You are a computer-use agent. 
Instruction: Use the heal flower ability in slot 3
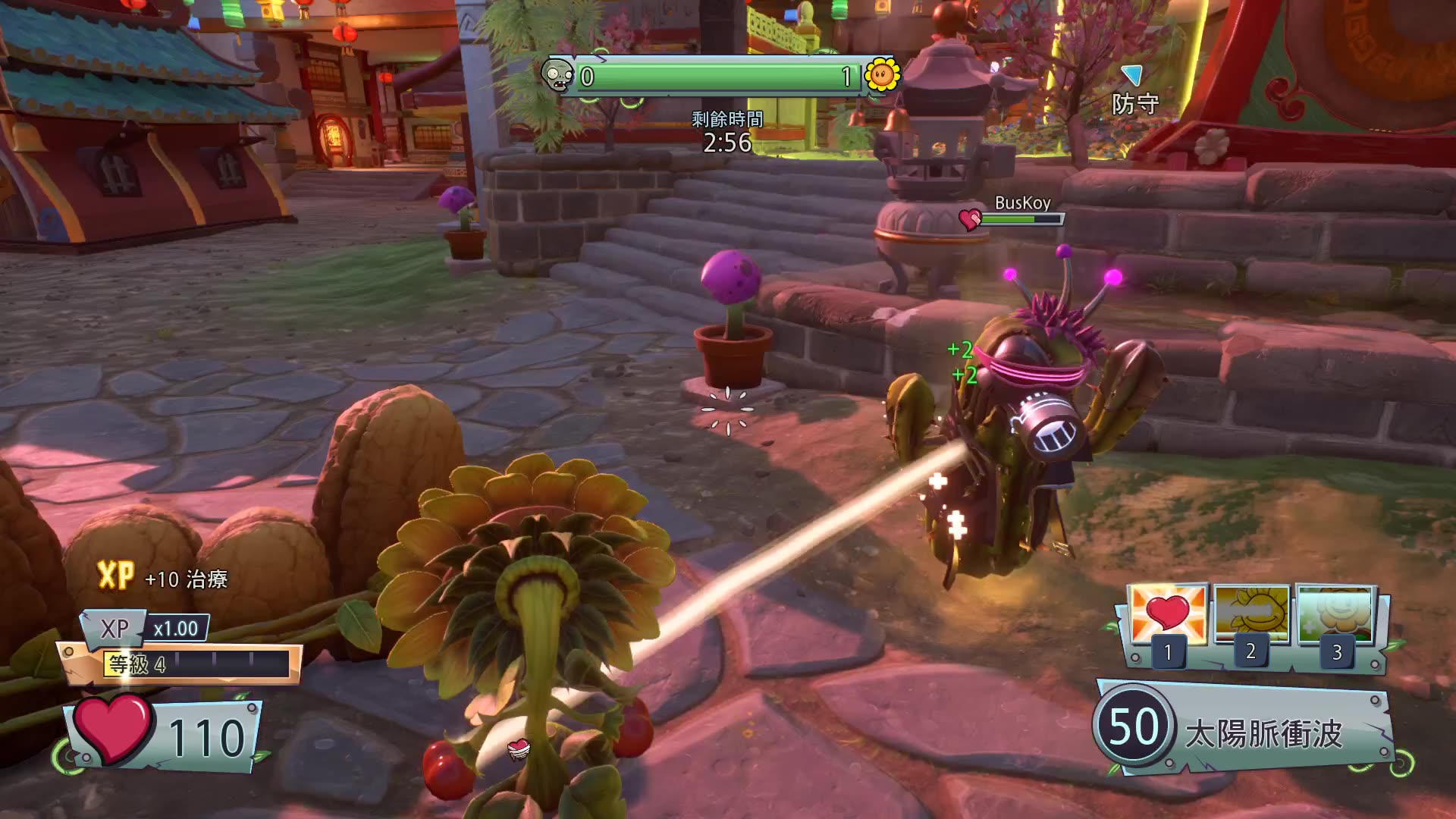(1336, 614)
